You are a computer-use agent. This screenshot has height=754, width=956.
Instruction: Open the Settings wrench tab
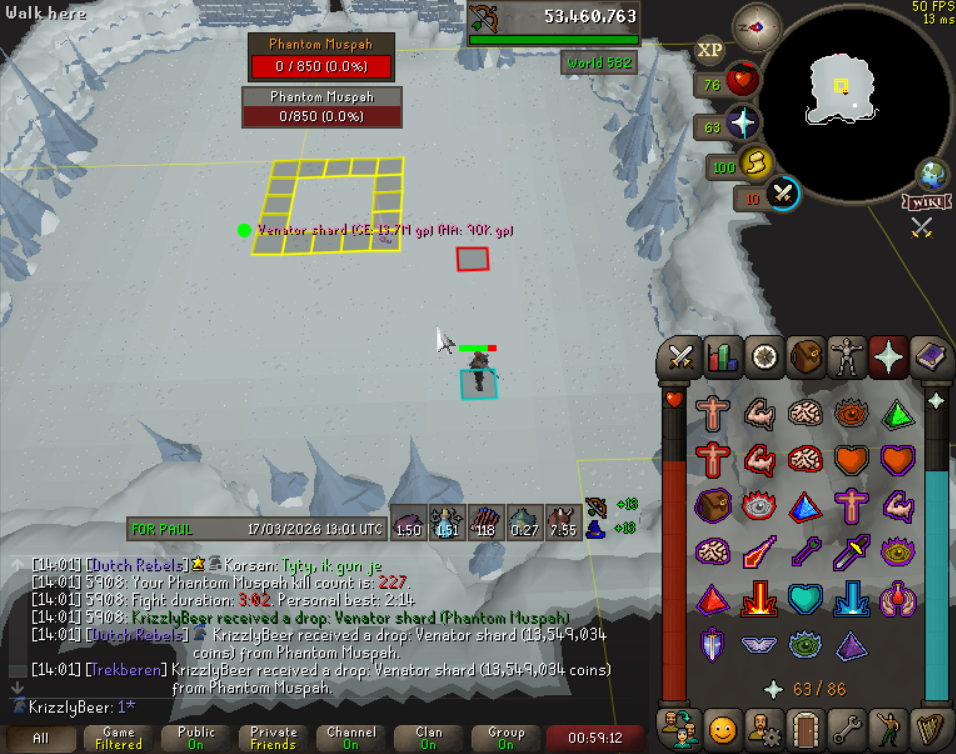(x=845, y=729)
